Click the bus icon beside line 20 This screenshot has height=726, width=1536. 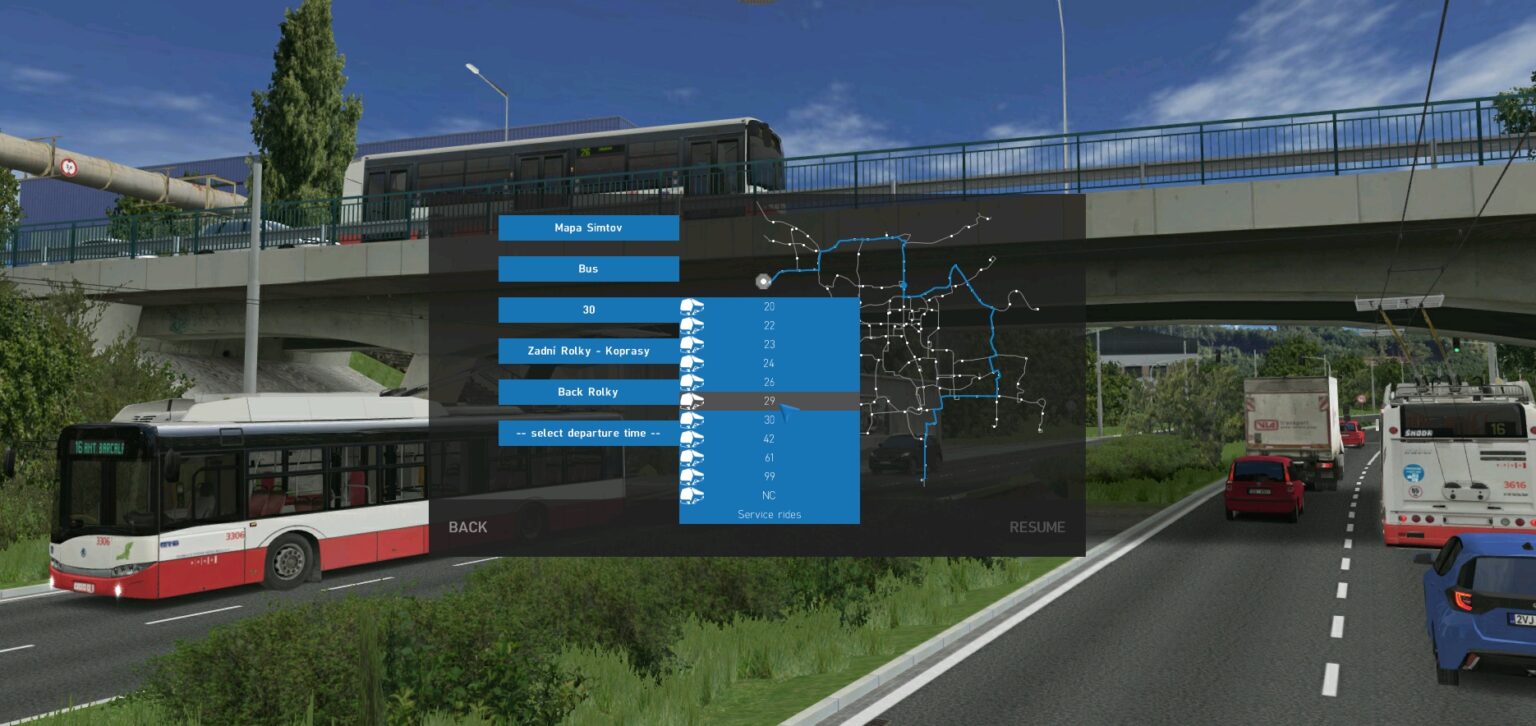[x=691, y=306]
